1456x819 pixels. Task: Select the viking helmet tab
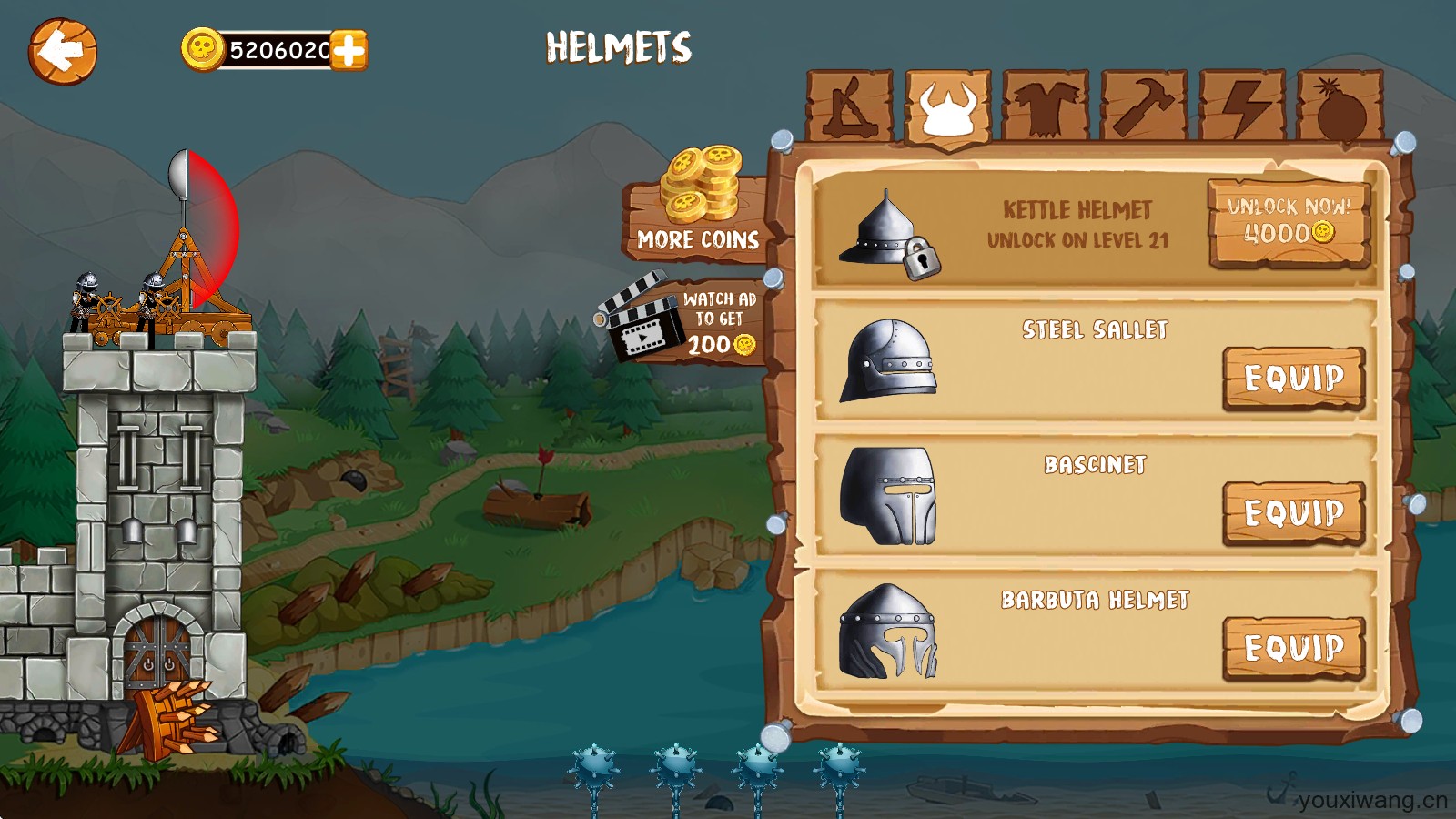947,107
